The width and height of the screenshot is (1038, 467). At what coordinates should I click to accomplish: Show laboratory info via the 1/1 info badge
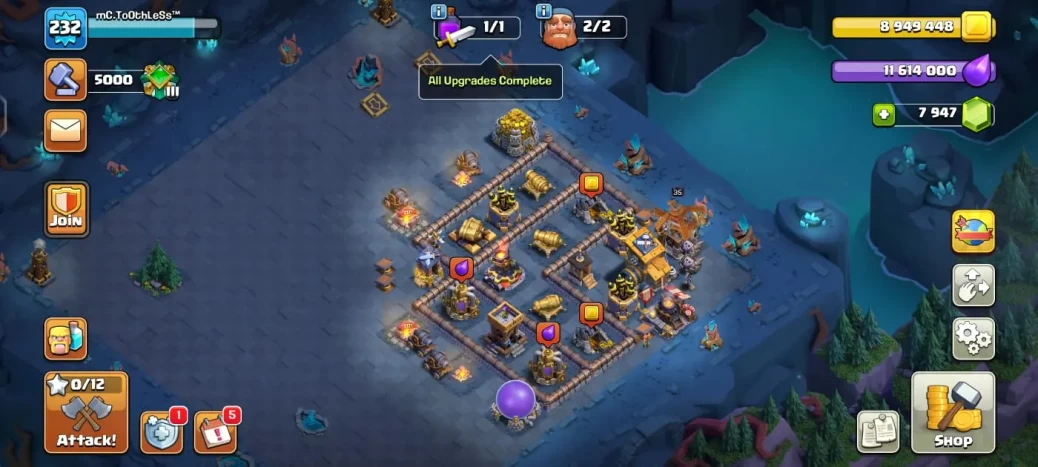point(438,12)
